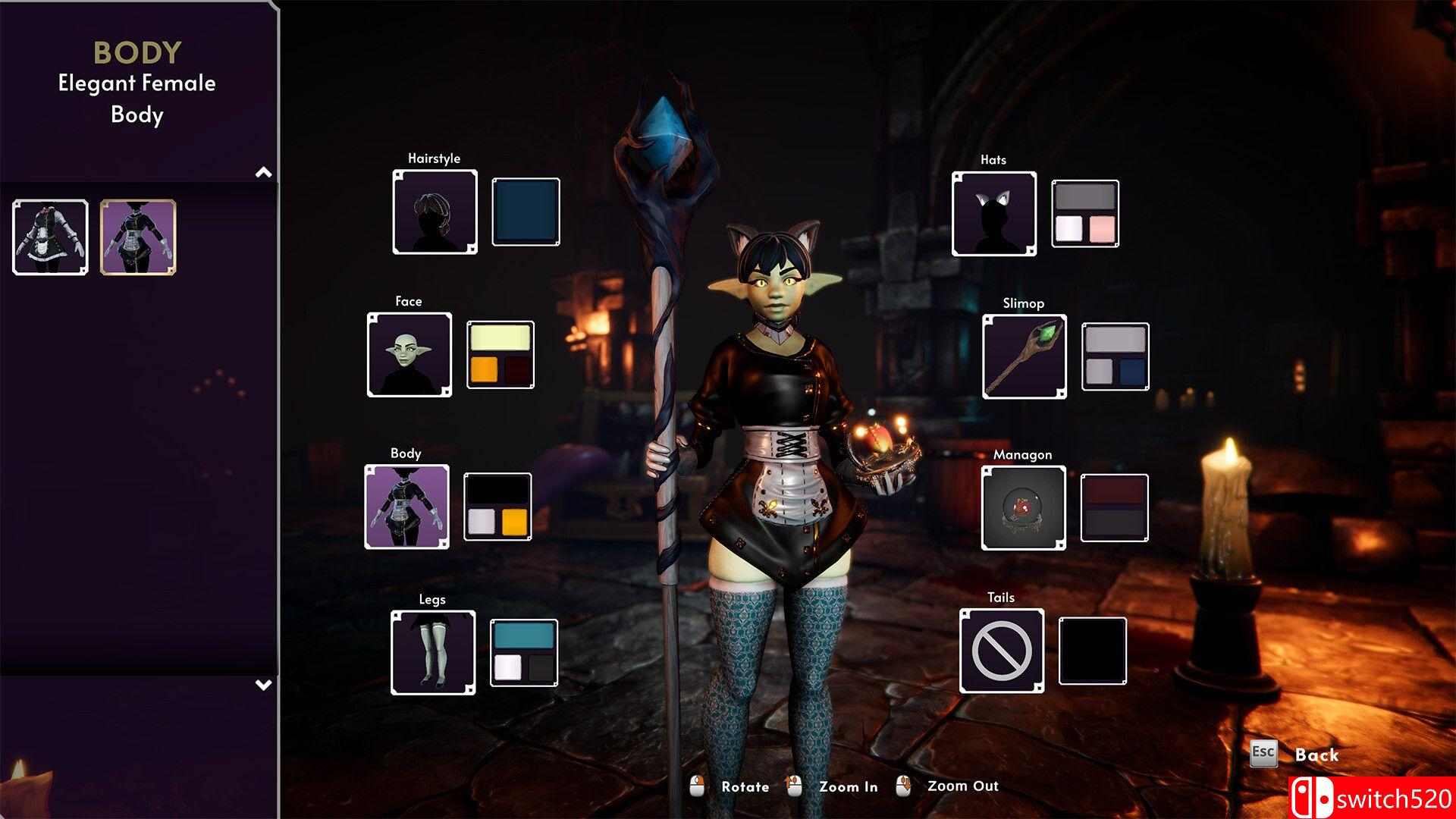Viewport: 1456px width, 819px height.
Task: Click the down arrow in body list
Action: coord(263,685)
